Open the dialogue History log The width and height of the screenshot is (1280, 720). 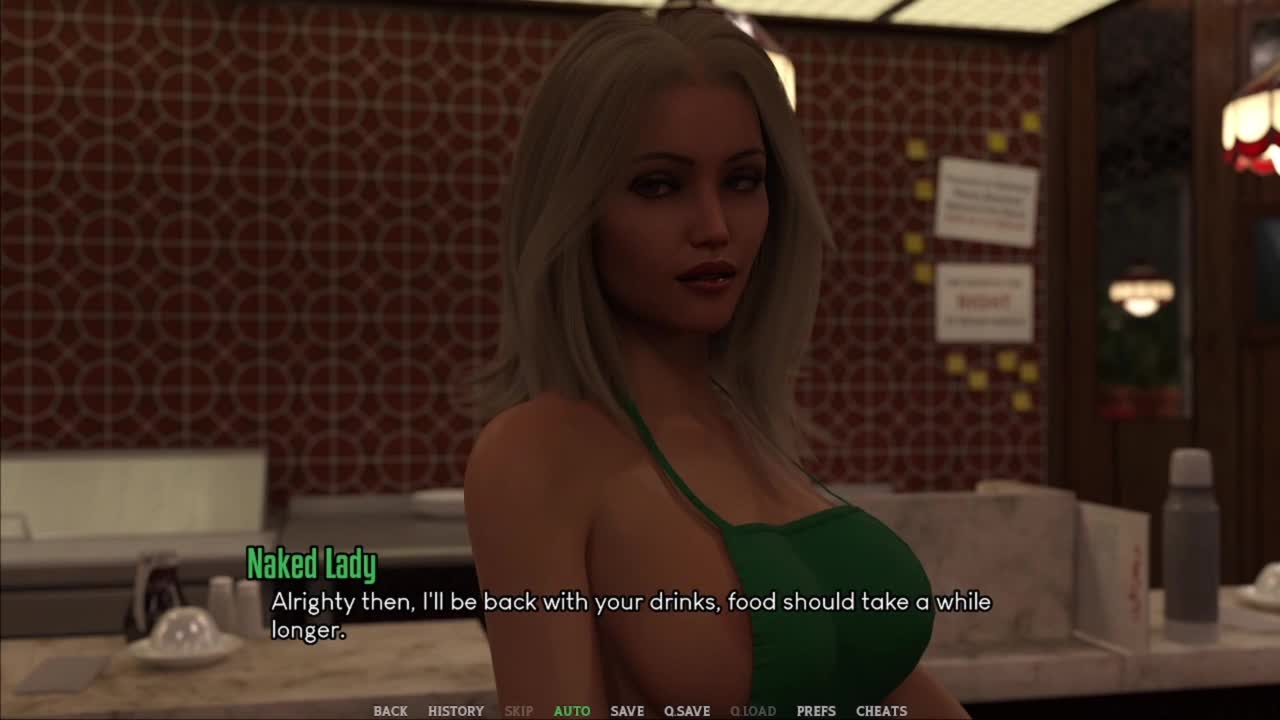coord(456,711)
